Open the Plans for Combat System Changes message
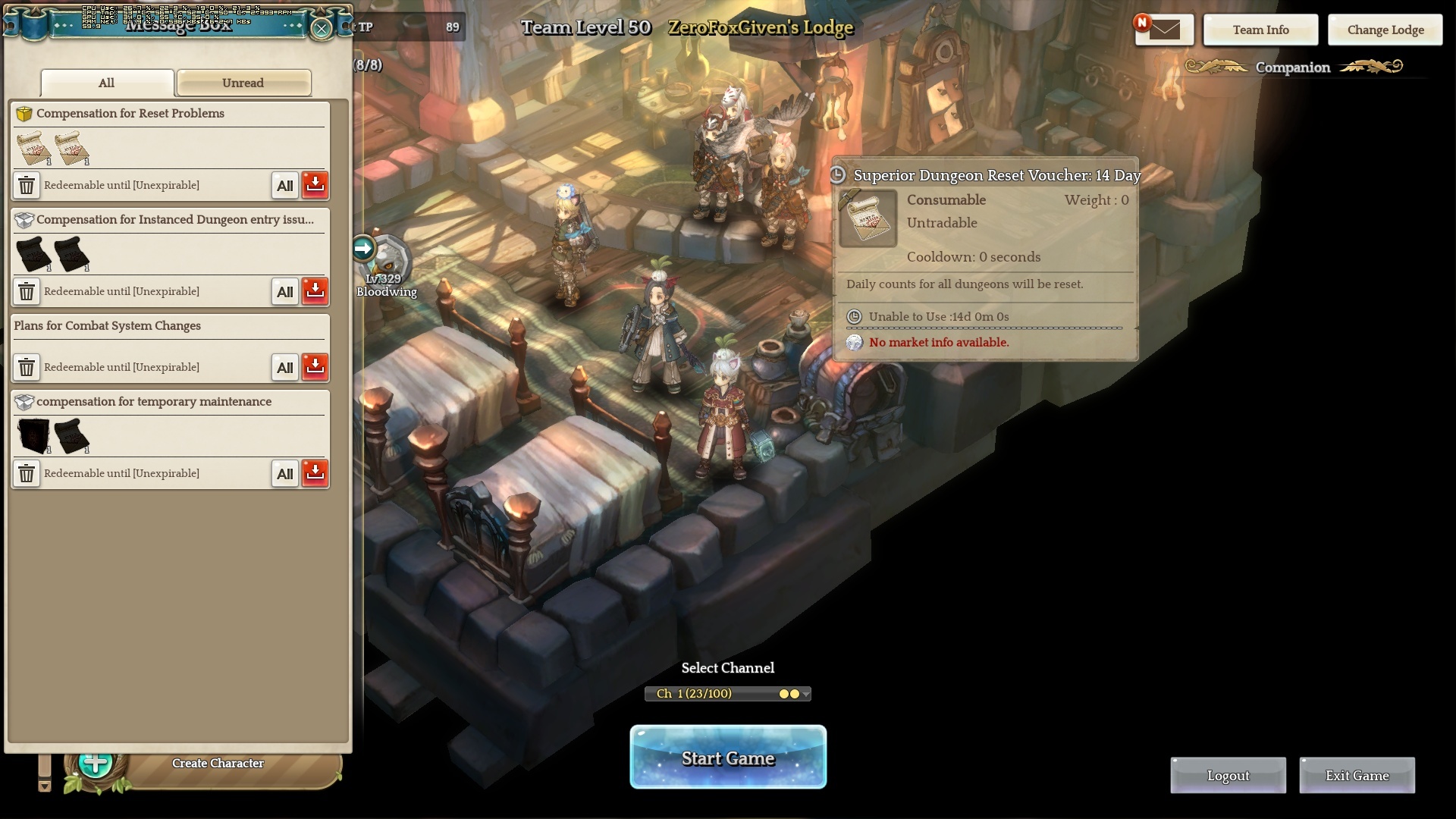This screenshot has width=1456, height=819. (x=107, y=326)
